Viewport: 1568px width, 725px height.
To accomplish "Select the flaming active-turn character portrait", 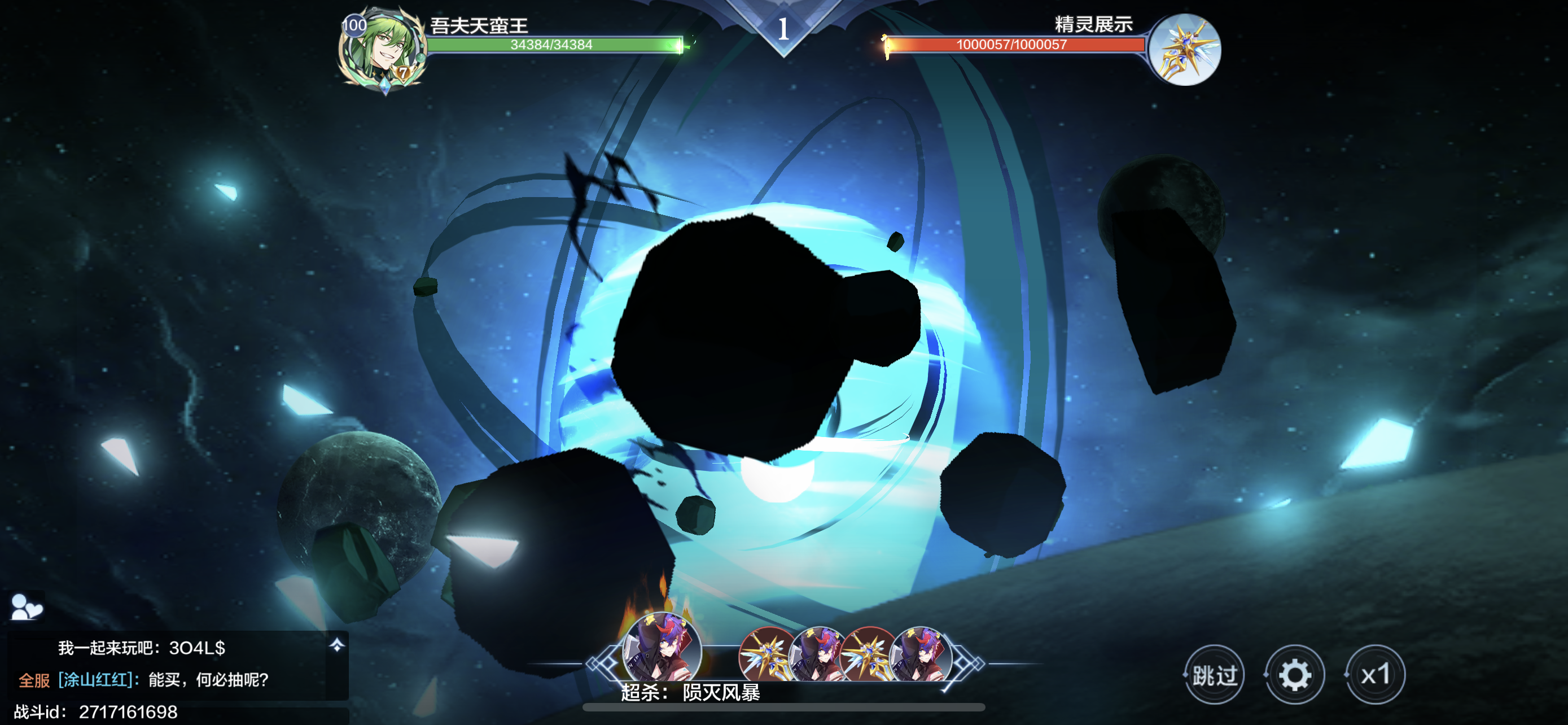I will click(662, 648).
